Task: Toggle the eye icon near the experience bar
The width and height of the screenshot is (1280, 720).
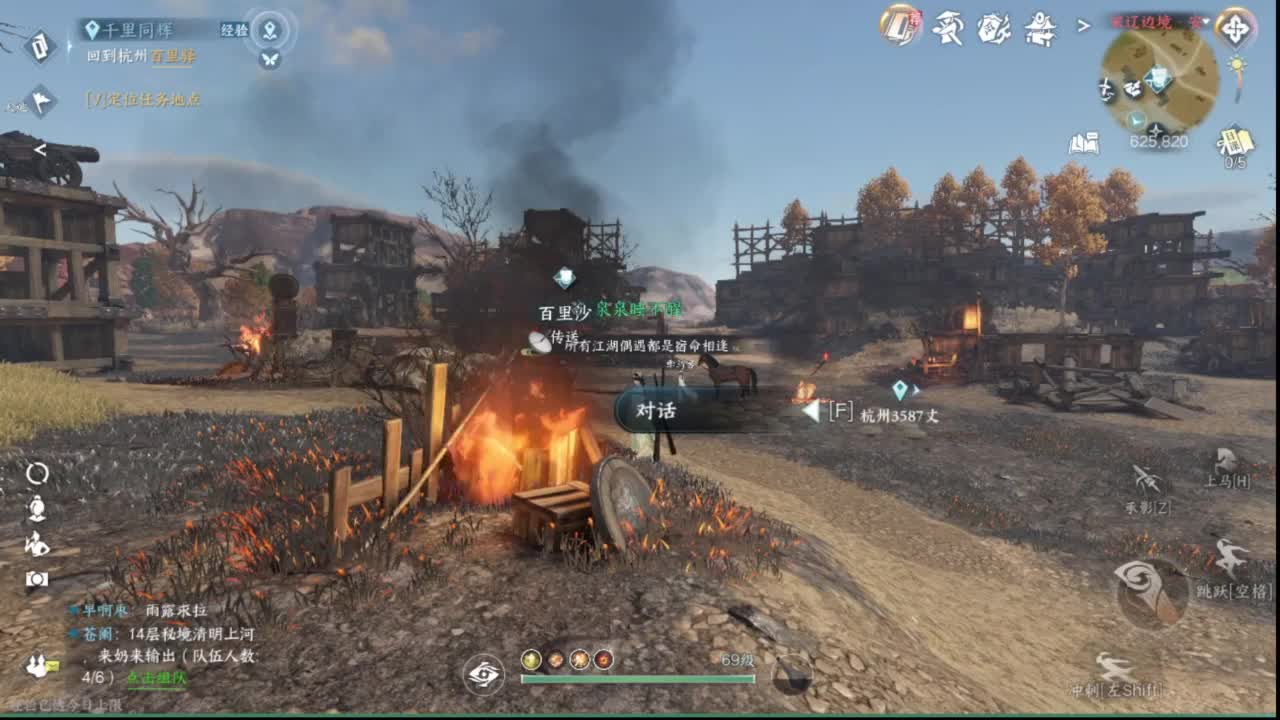Action: [482, 674]
